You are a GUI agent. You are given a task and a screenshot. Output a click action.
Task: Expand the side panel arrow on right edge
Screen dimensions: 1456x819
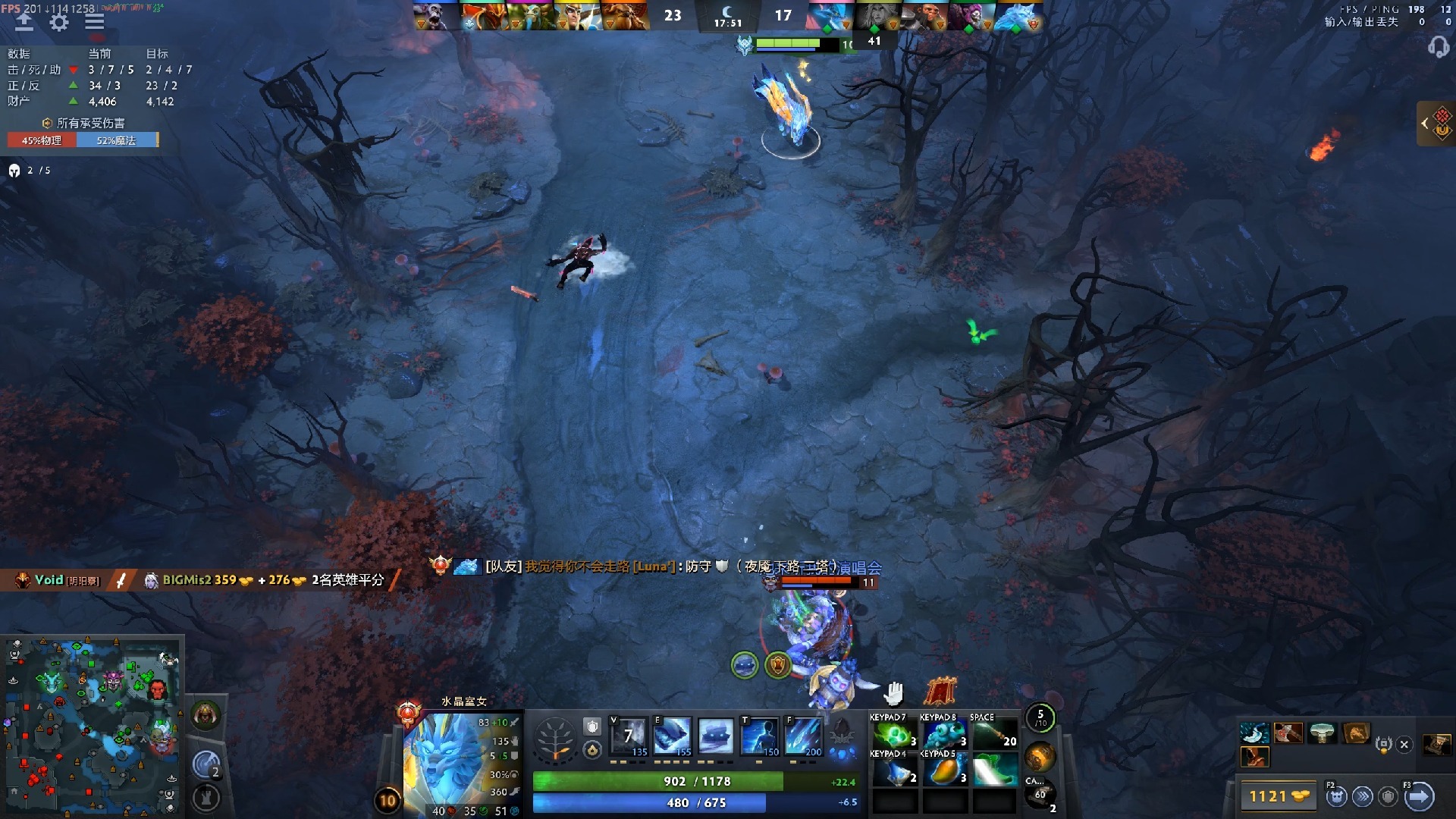(x=1425, y=123)
